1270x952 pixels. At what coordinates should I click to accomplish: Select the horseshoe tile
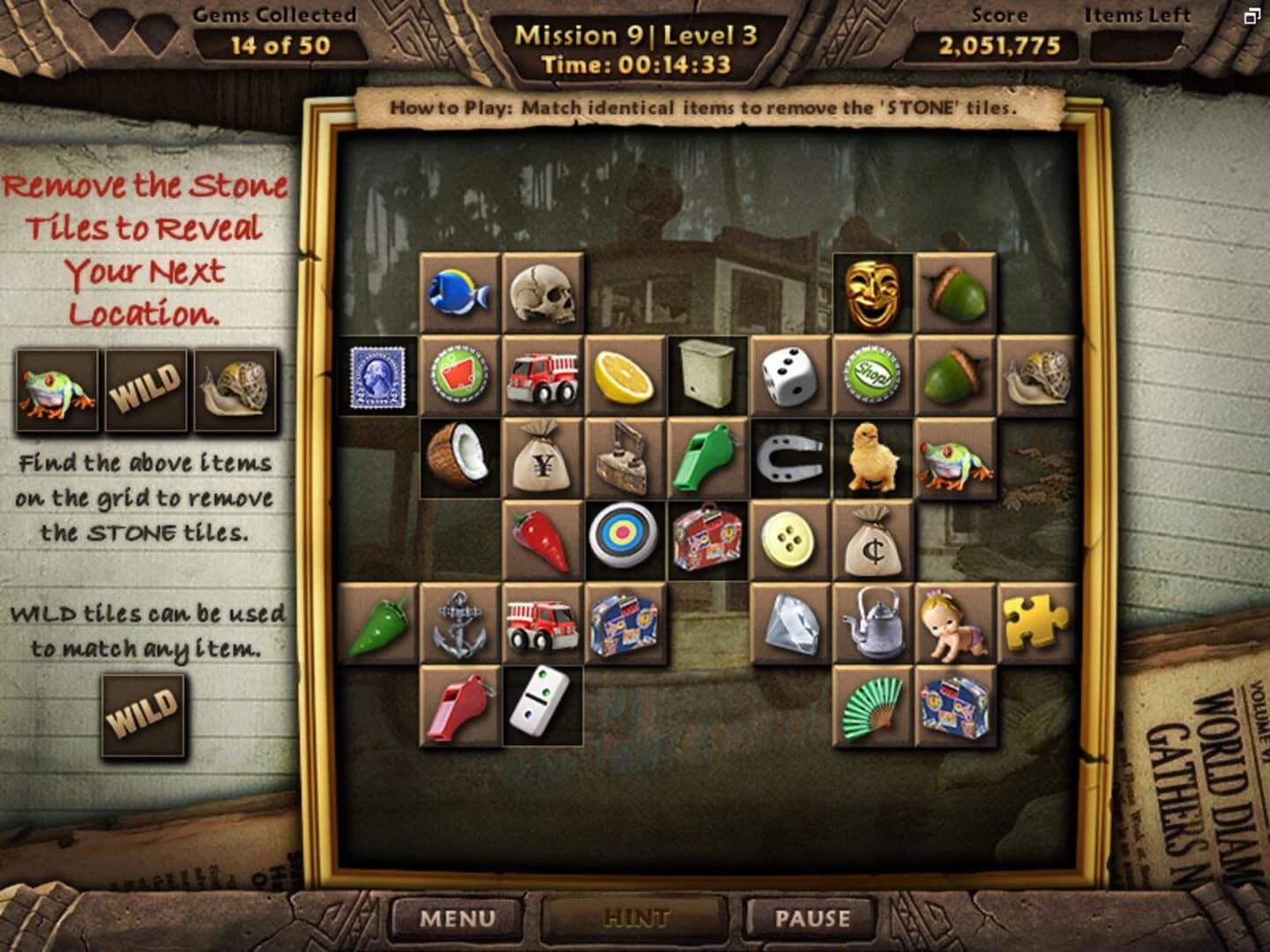[x=791, y=457]
